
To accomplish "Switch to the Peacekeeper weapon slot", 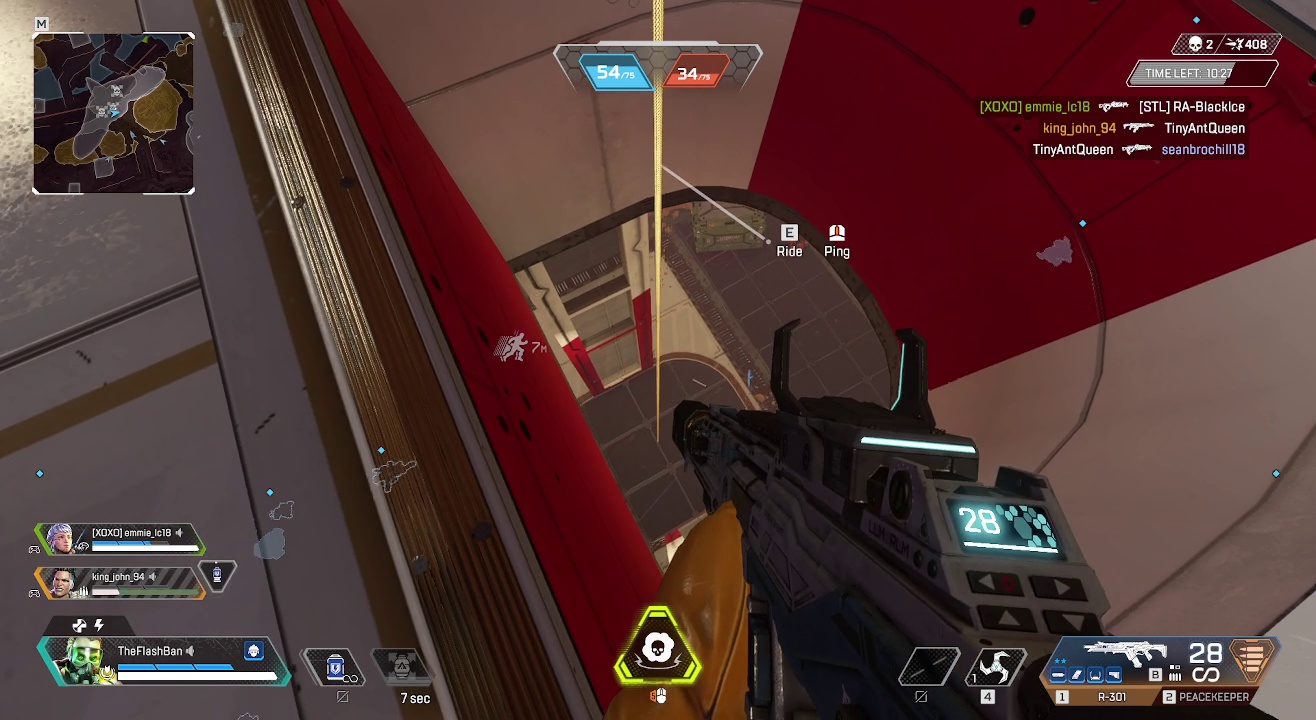I will pos(1213,698).
